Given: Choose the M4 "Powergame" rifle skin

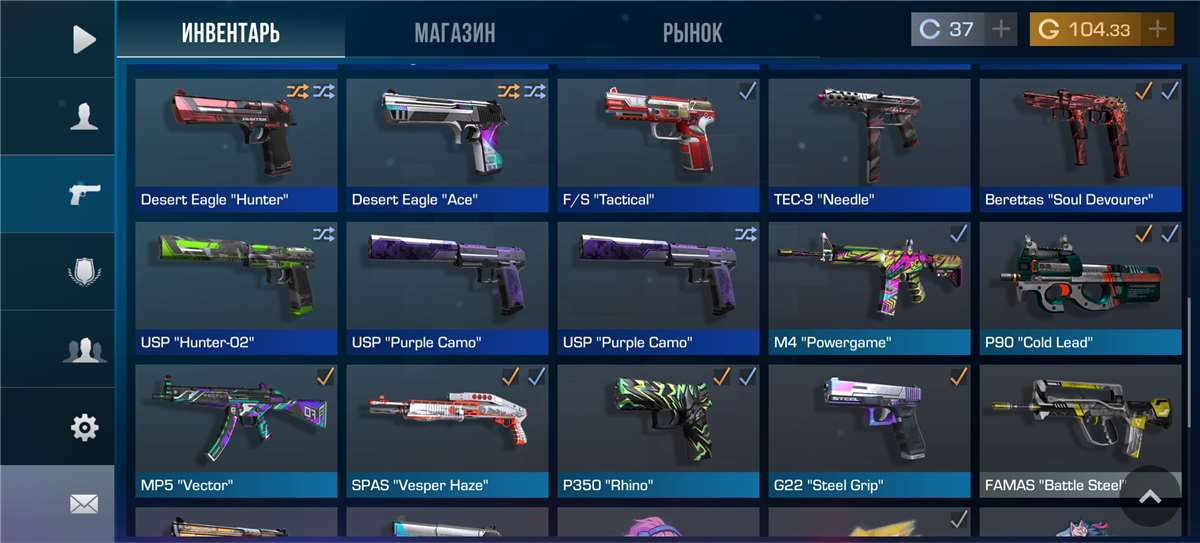Looking at the screenshot, I should 869,283.
